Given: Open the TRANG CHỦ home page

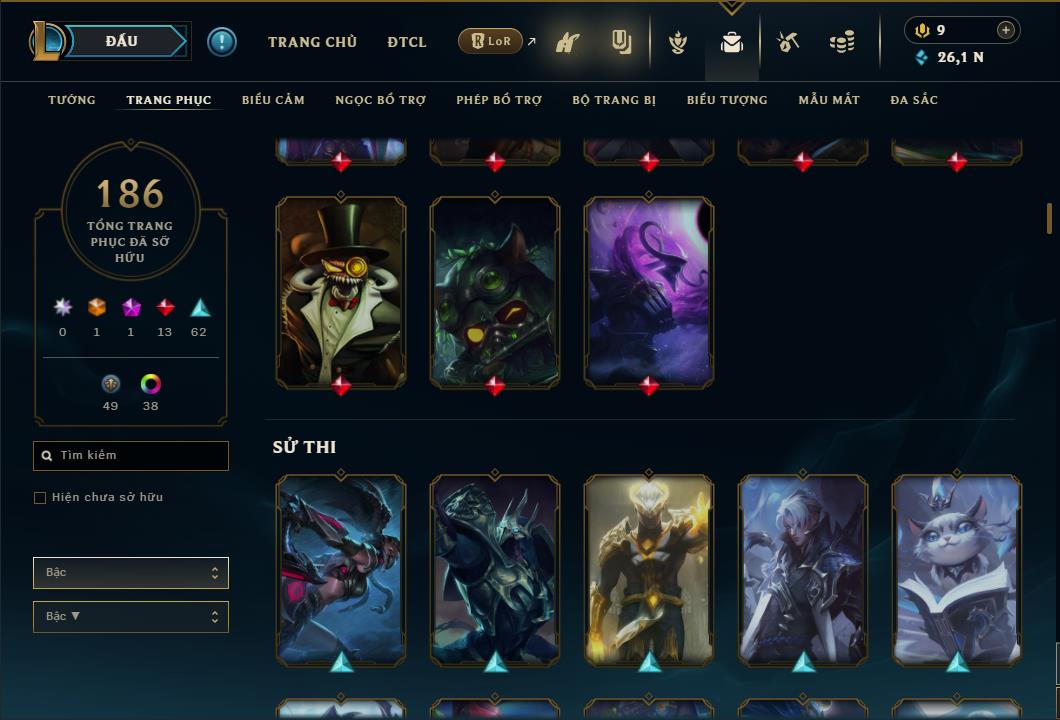Looking at the screenshot, I should coord(312,42).
